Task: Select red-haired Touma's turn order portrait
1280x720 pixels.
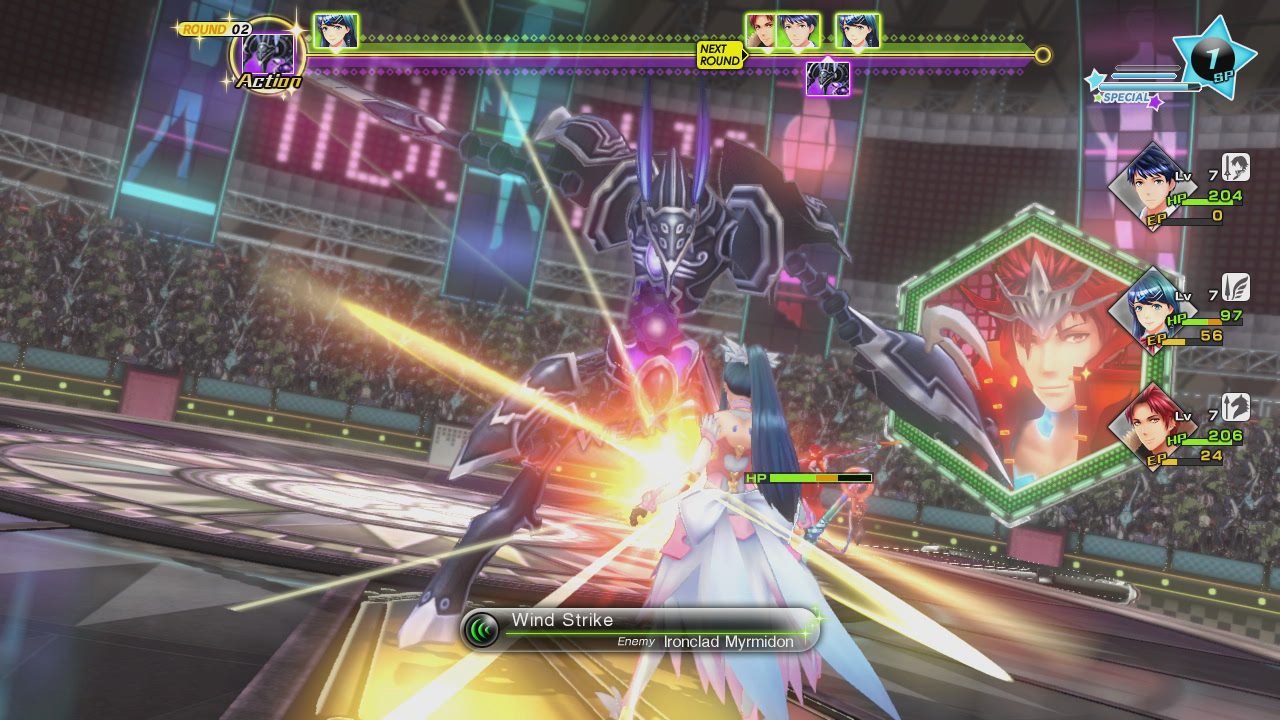Action: click(762, 31)
